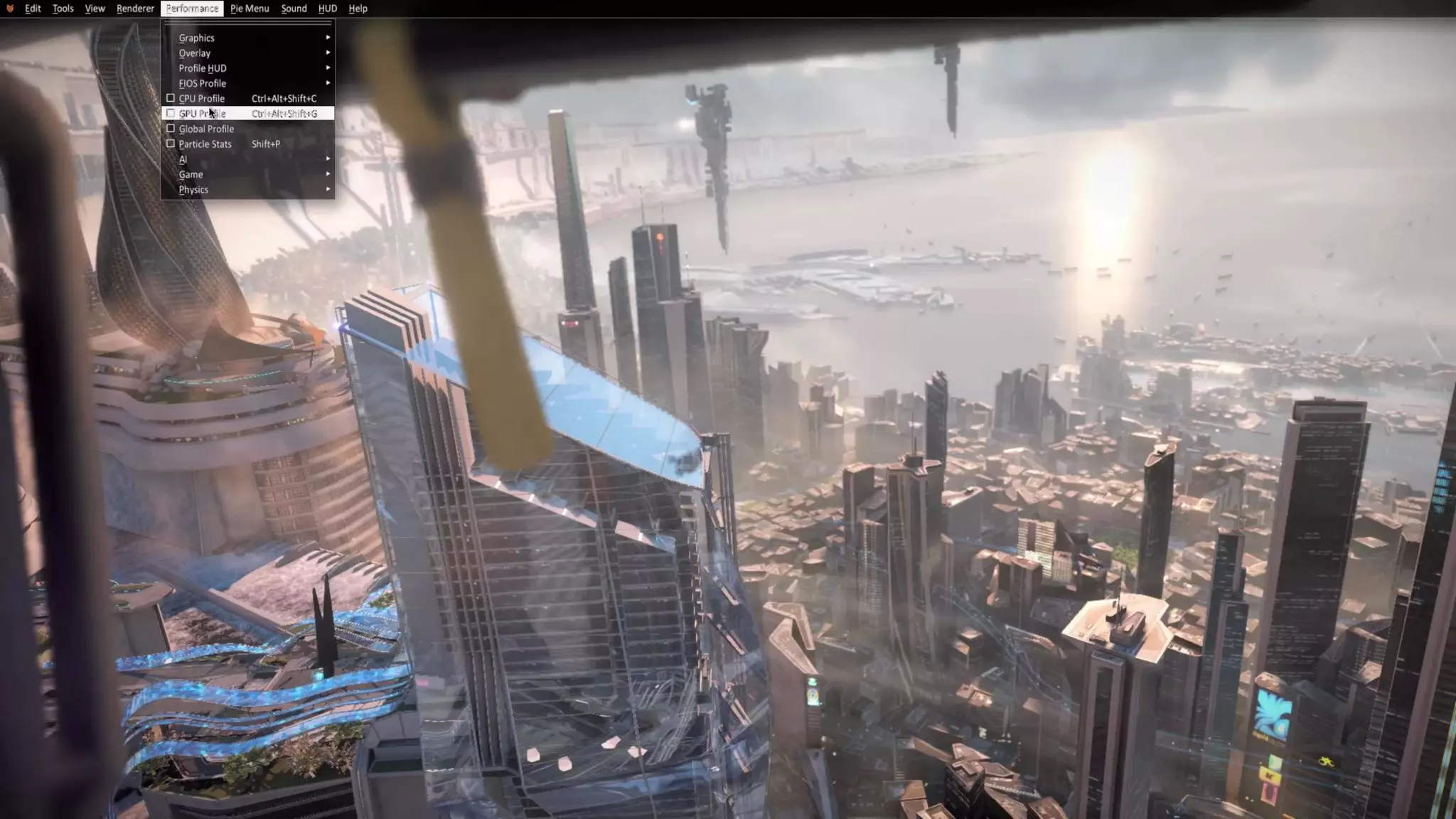Open the View menu
Viewport: 1456px width, 819px height.
point(95,9)
